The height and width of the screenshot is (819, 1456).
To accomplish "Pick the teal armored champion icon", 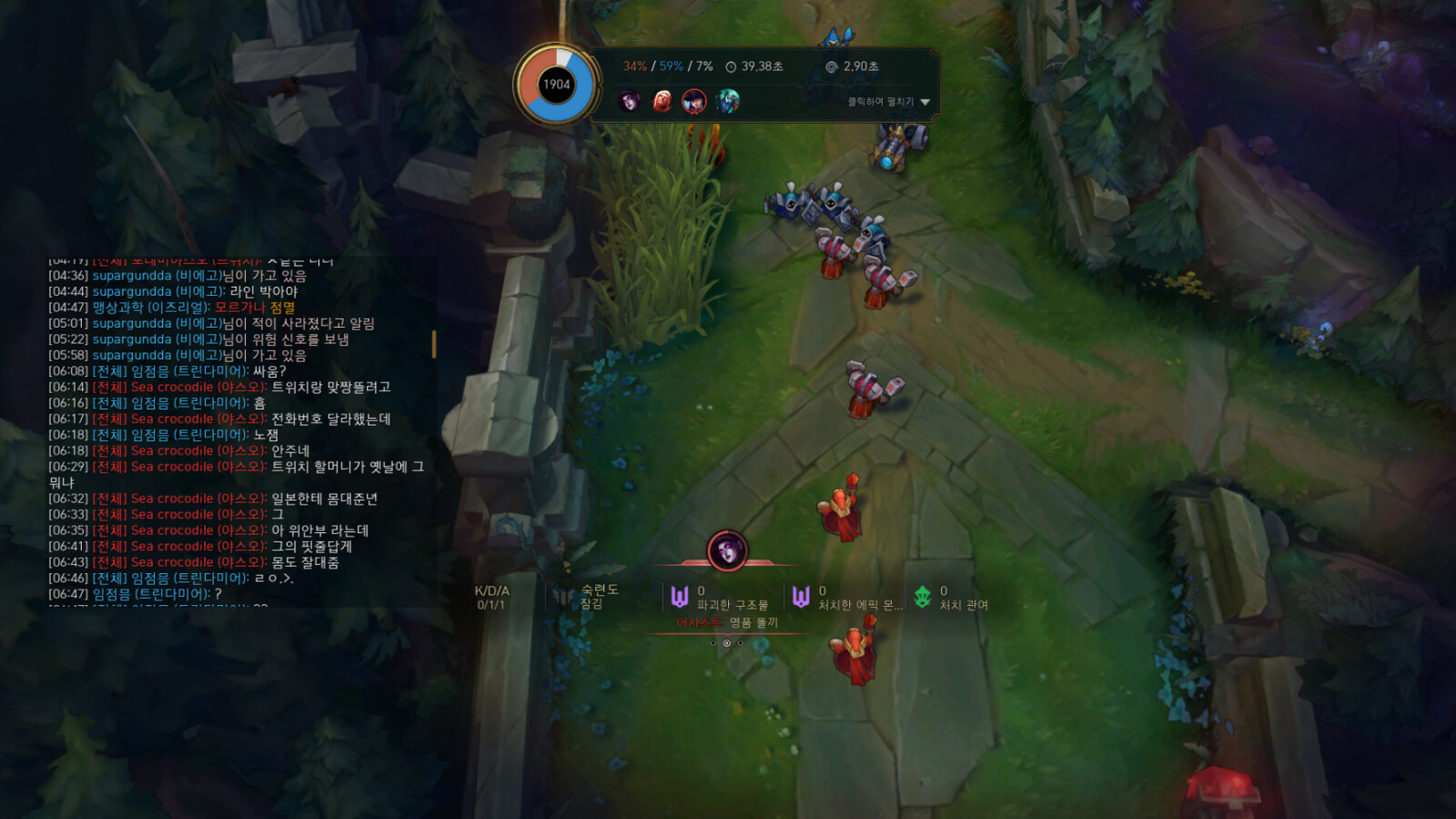I will (727, 101).
